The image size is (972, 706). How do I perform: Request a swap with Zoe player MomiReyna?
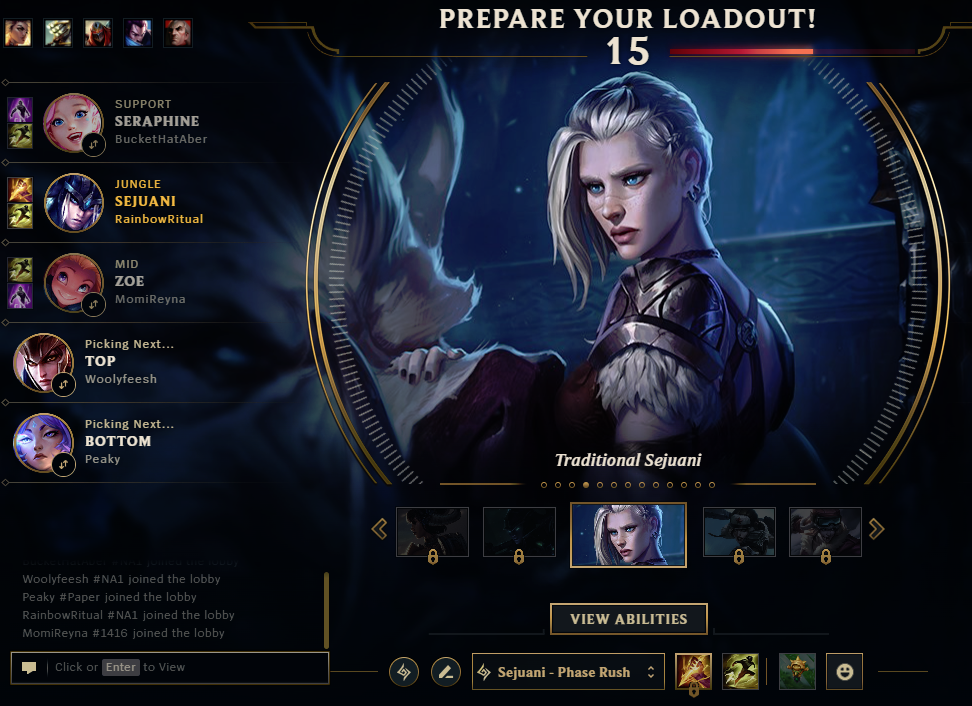[x=93, y=304]
